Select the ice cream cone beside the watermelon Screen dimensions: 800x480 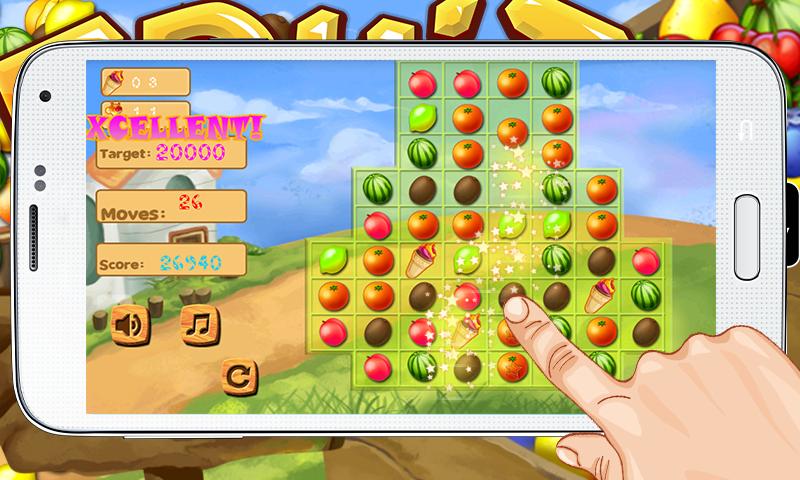coord(602,295)
